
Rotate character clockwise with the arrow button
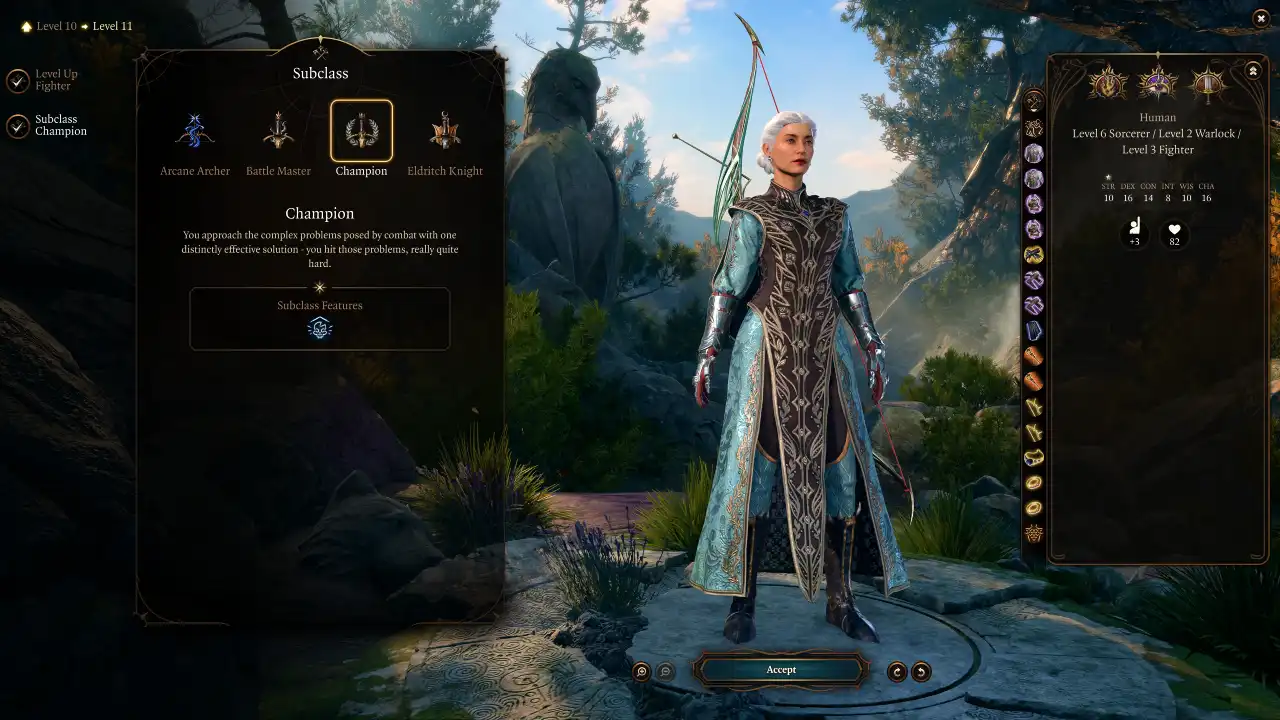(x=897, y=672)
